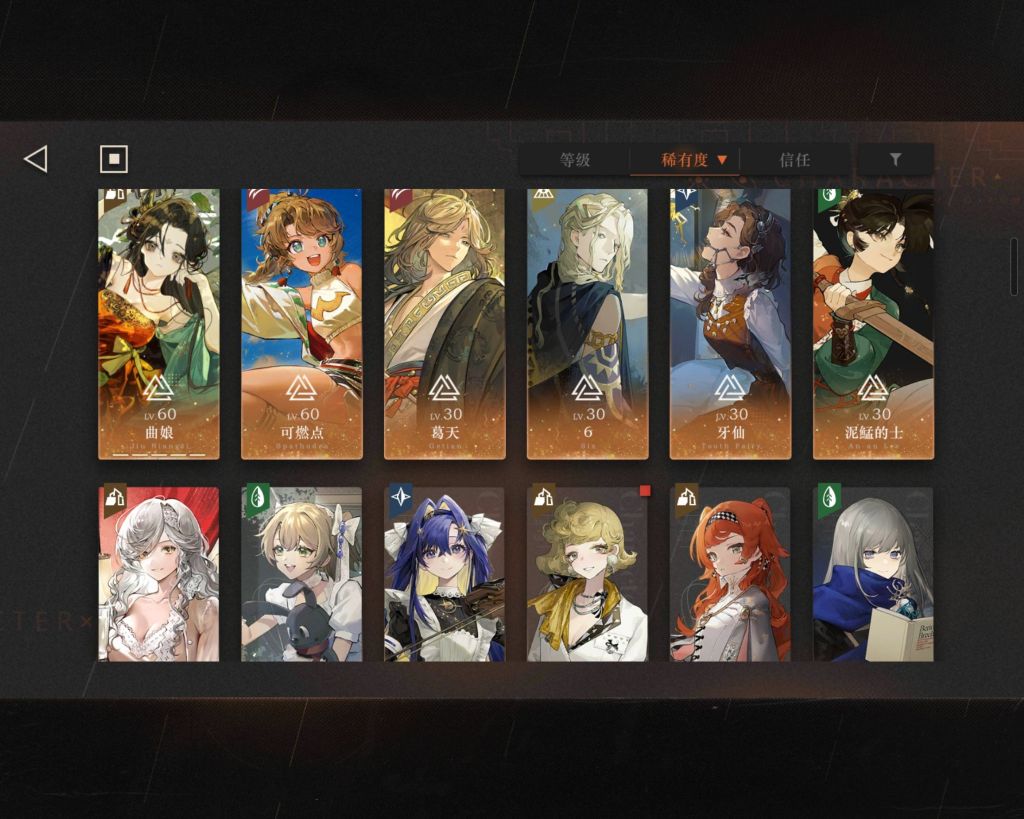Open the character card named 6

click(588, 323)
